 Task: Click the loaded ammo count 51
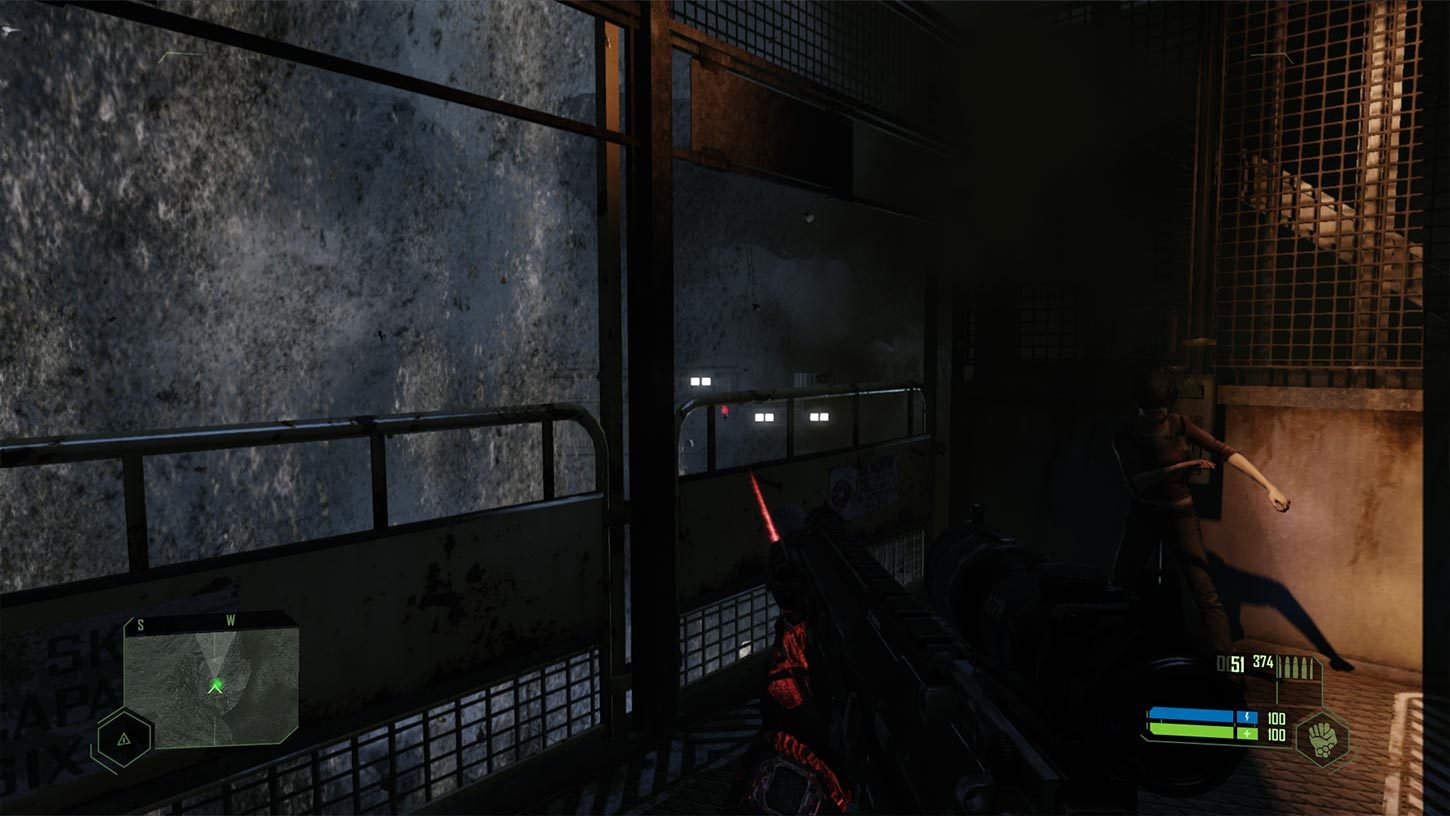(1237, 662)
